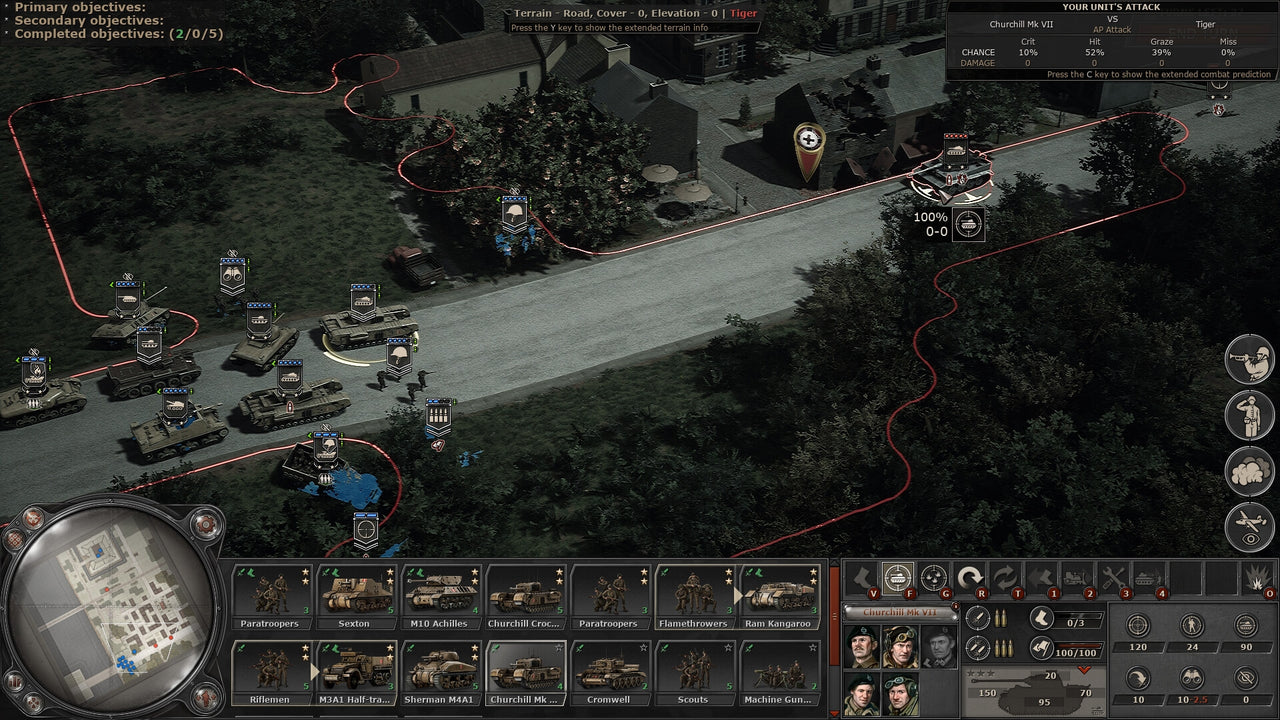
Task: Click the bulldozer crush ability icon
Action: (1077, 576)
